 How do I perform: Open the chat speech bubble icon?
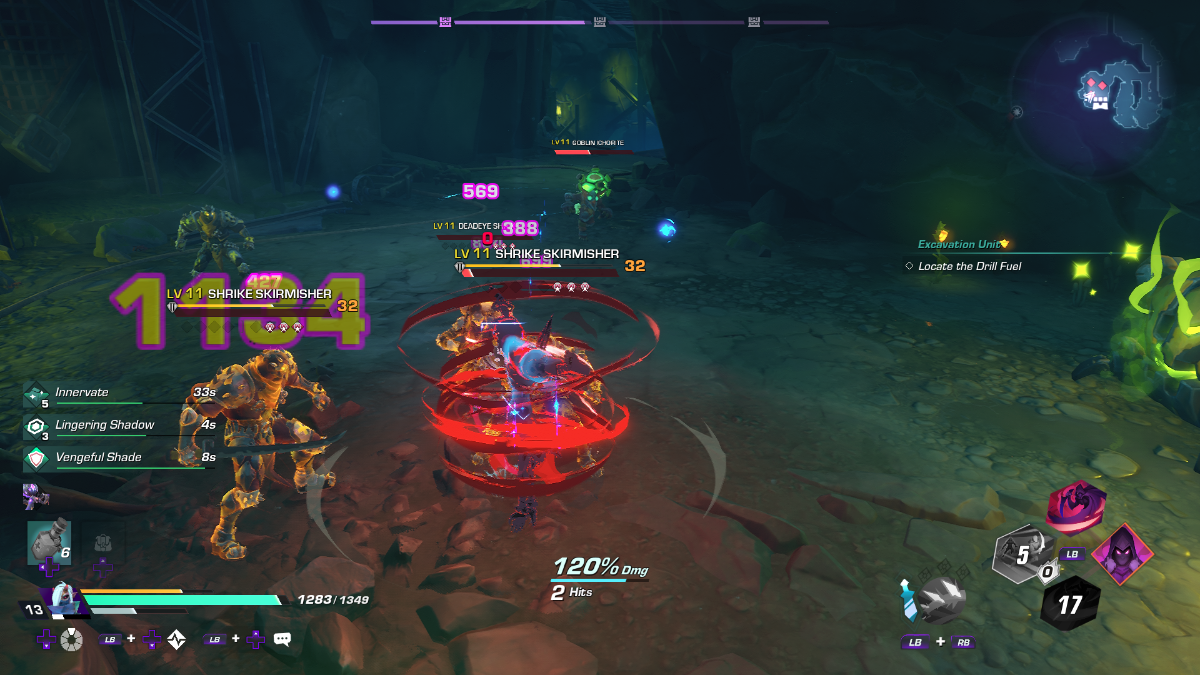coord(282,639)
